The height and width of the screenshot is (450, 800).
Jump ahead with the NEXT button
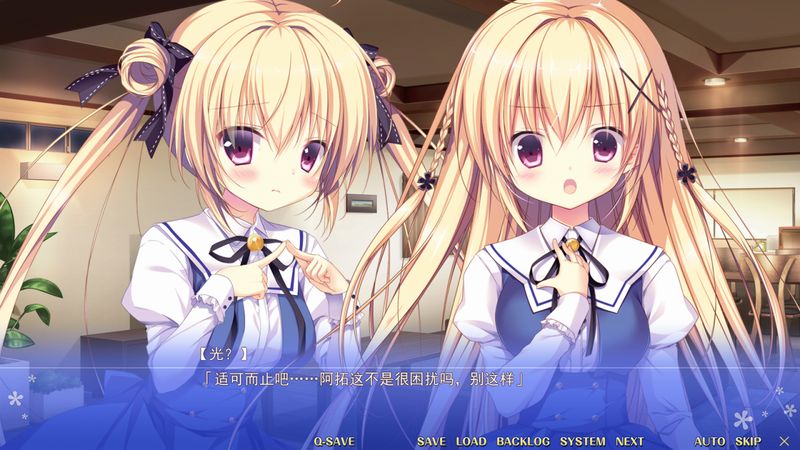pyautogui.click(x=630, y=441)
